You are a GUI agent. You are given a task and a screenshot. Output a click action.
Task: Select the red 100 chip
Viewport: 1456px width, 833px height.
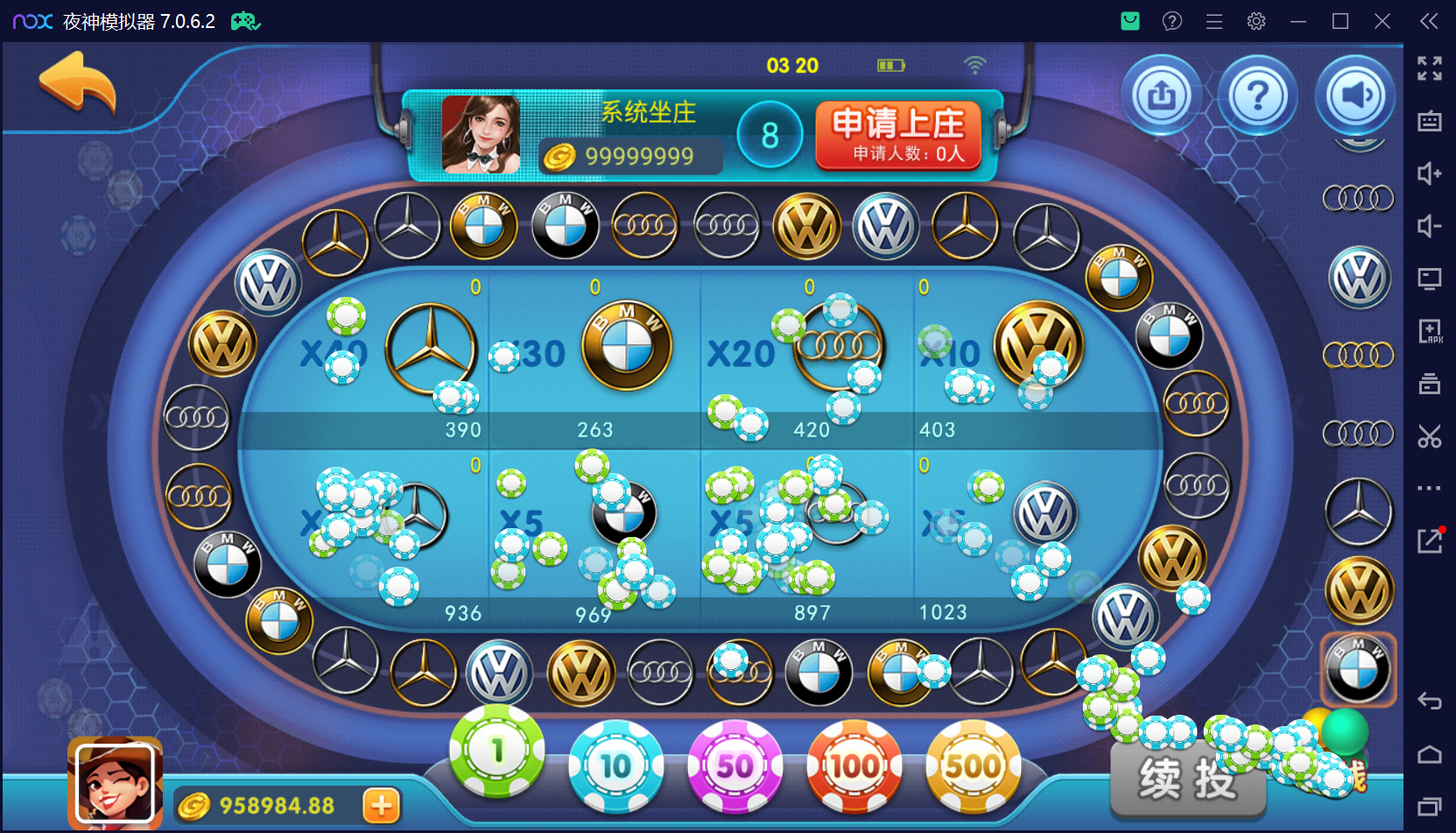(x=854, y=766)
